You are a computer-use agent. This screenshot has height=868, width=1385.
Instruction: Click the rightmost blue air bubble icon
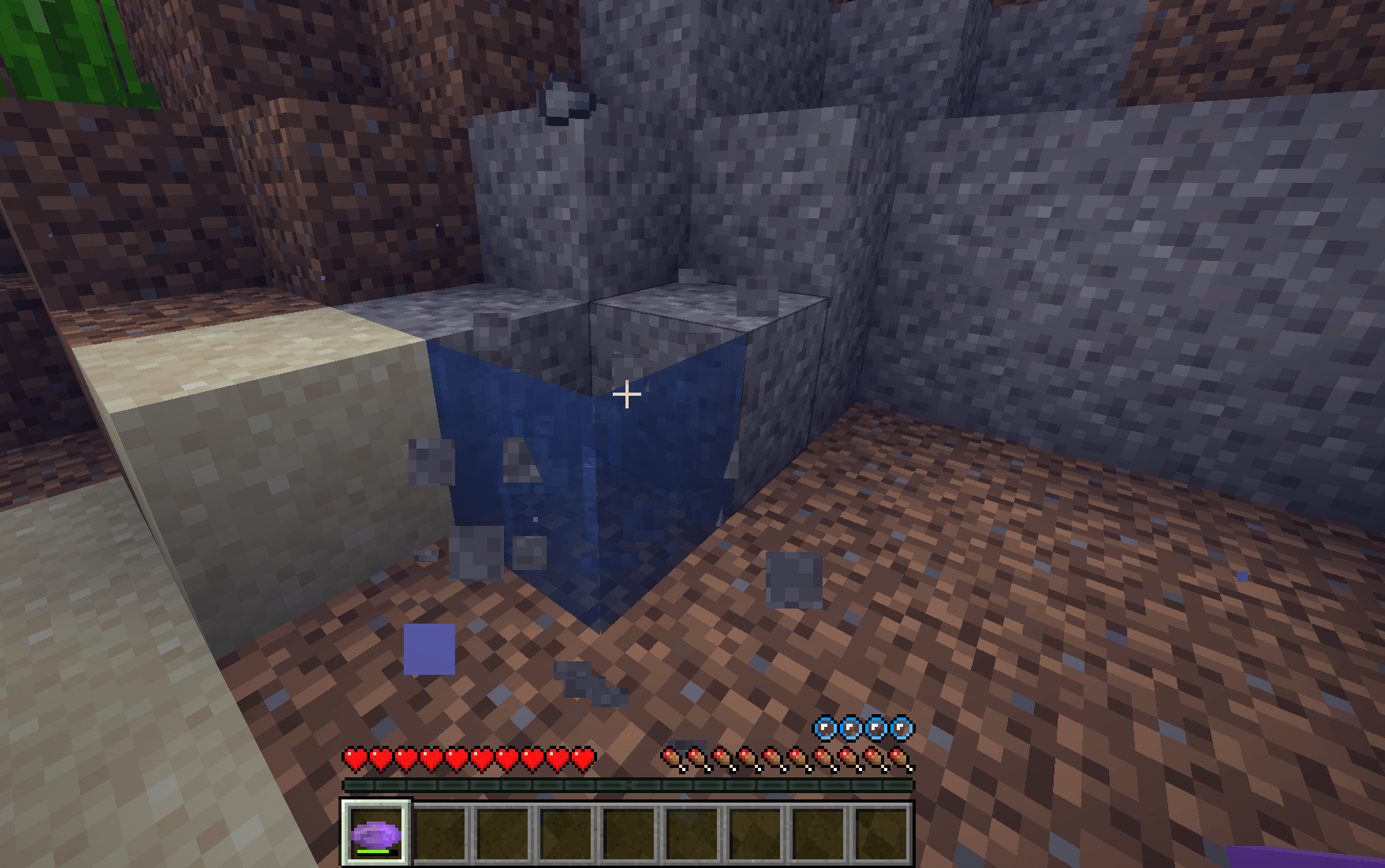tap(900, 729)
